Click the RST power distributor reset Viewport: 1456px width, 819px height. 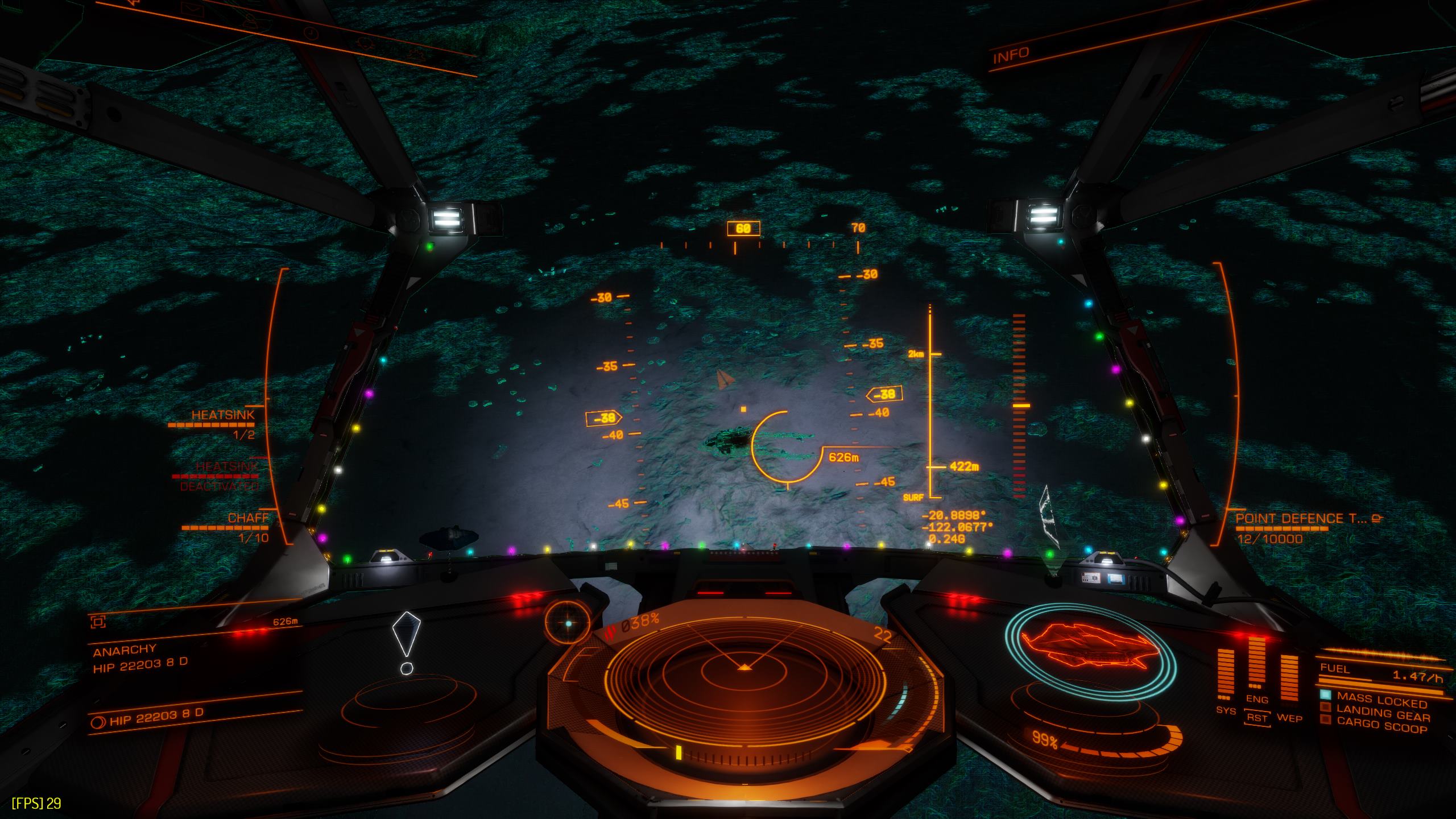click(x=1257, y=718)
